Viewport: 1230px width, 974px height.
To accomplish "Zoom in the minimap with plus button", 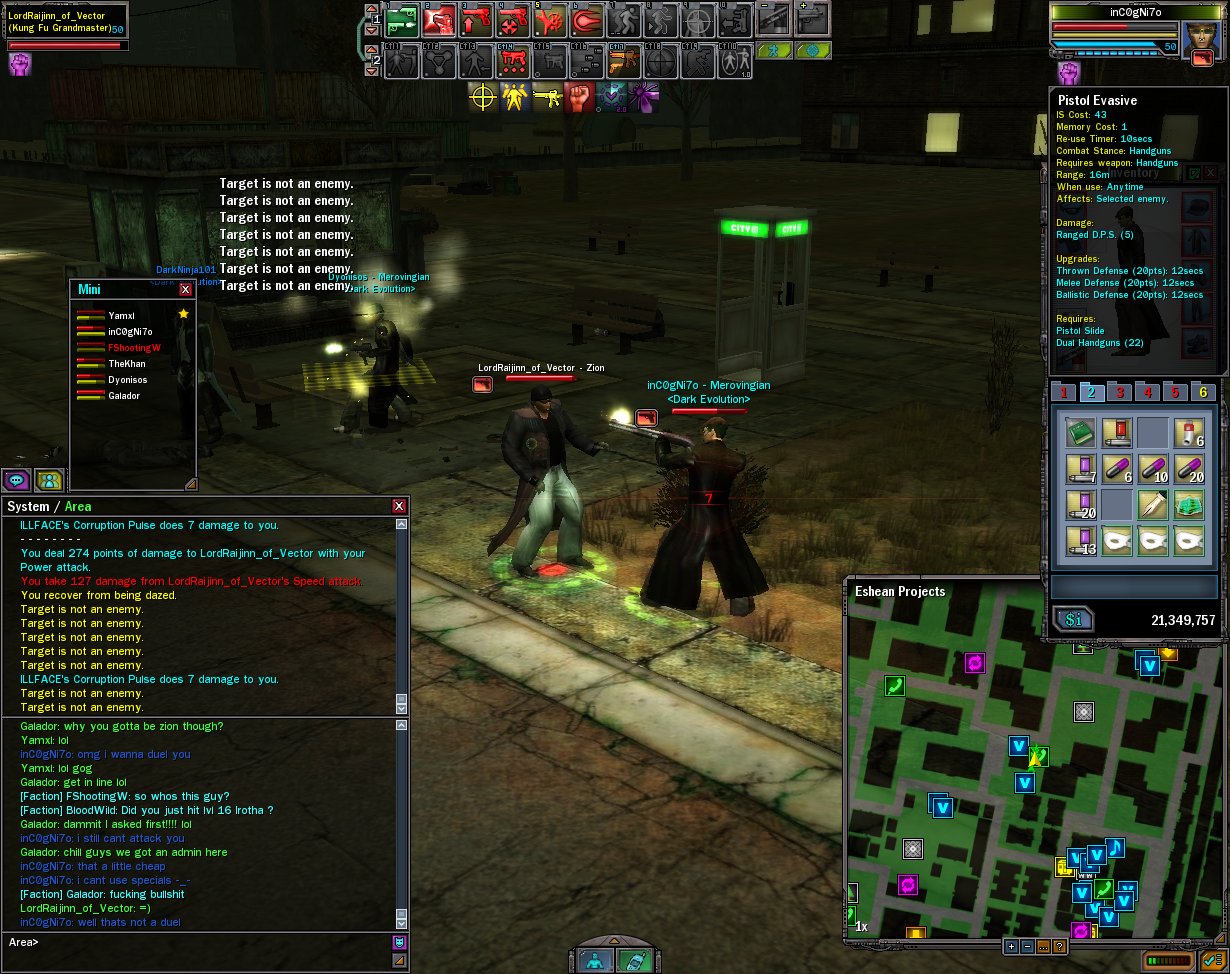I will pyautogui.click(x=1011, y=946).
